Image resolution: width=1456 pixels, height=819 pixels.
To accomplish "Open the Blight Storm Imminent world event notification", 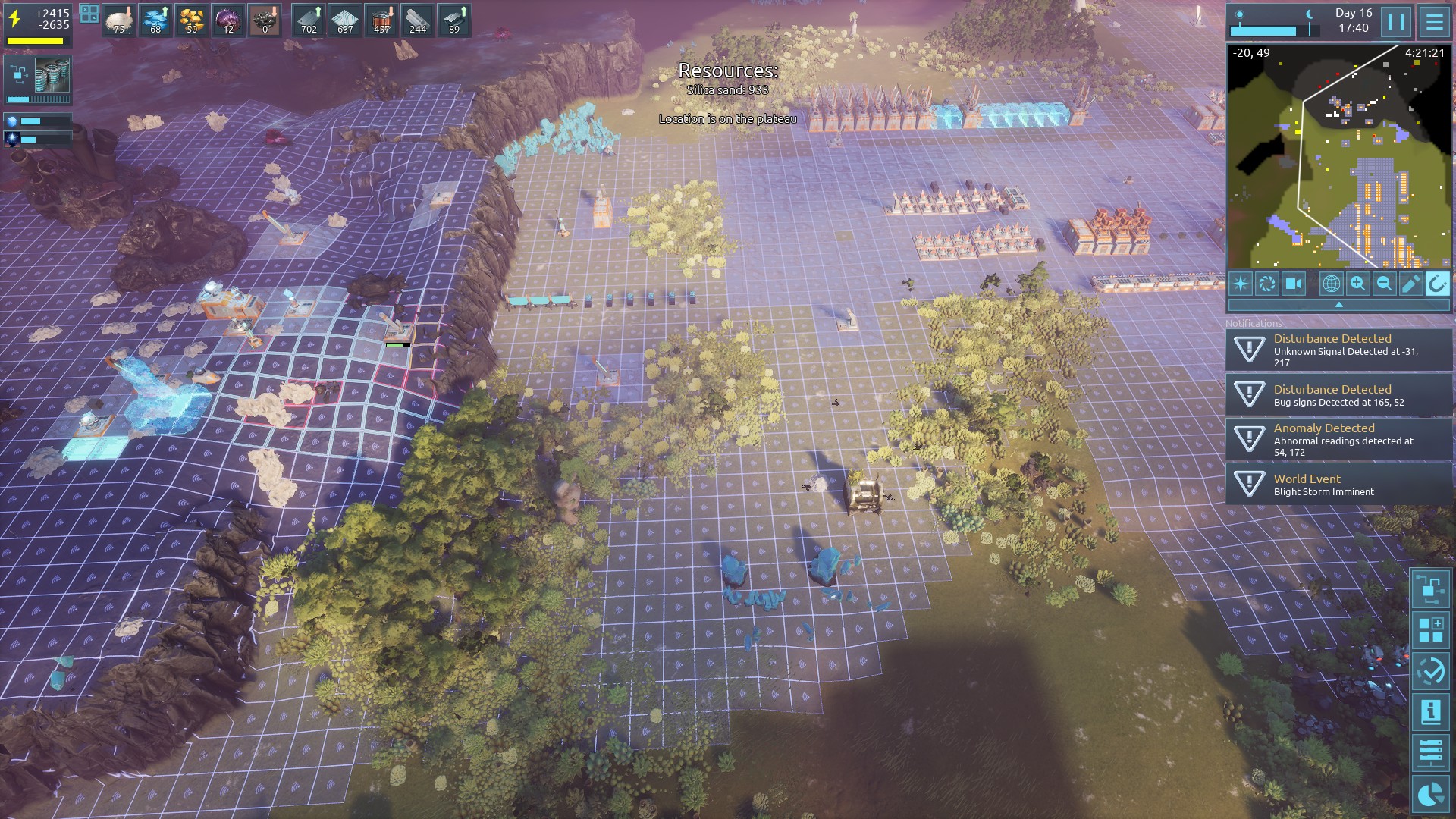I will point(1338,485).
